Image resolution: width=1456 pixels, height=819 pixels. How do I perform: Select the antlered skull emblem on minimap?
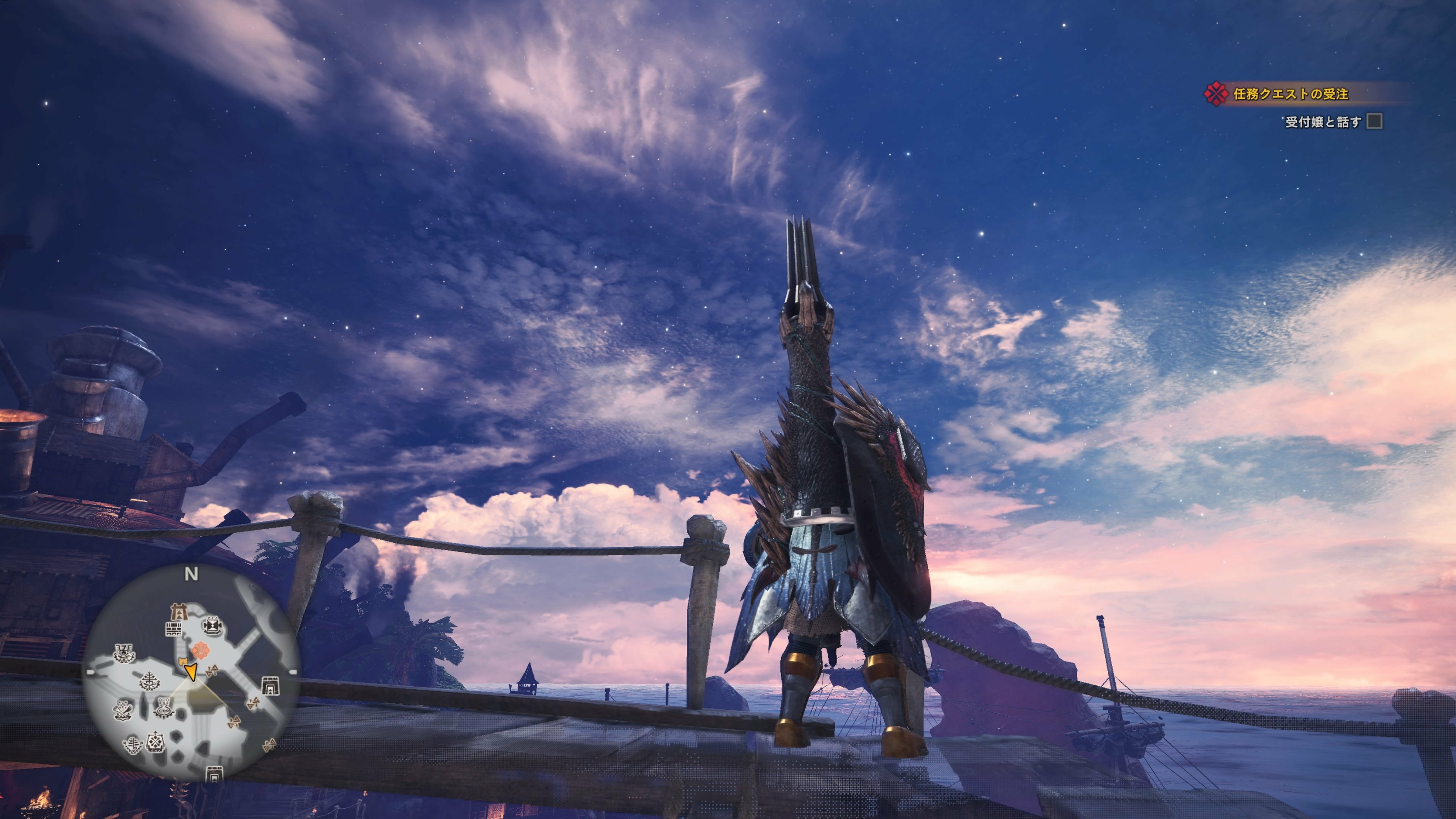[x=124, y=653]
